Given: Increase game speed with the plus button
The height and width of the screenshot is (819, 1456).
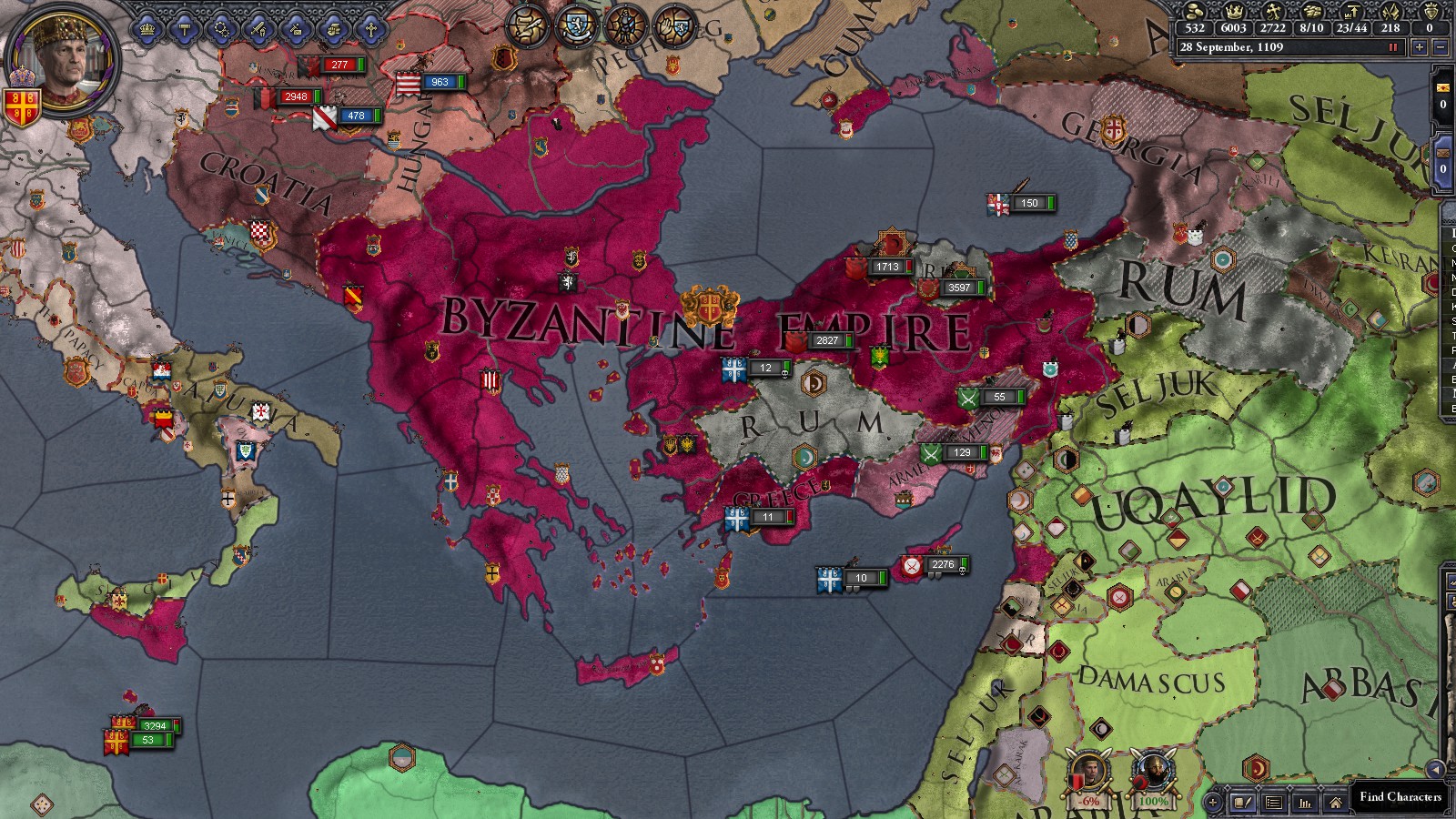Looking at the screenshot, I should (1419, 47).
